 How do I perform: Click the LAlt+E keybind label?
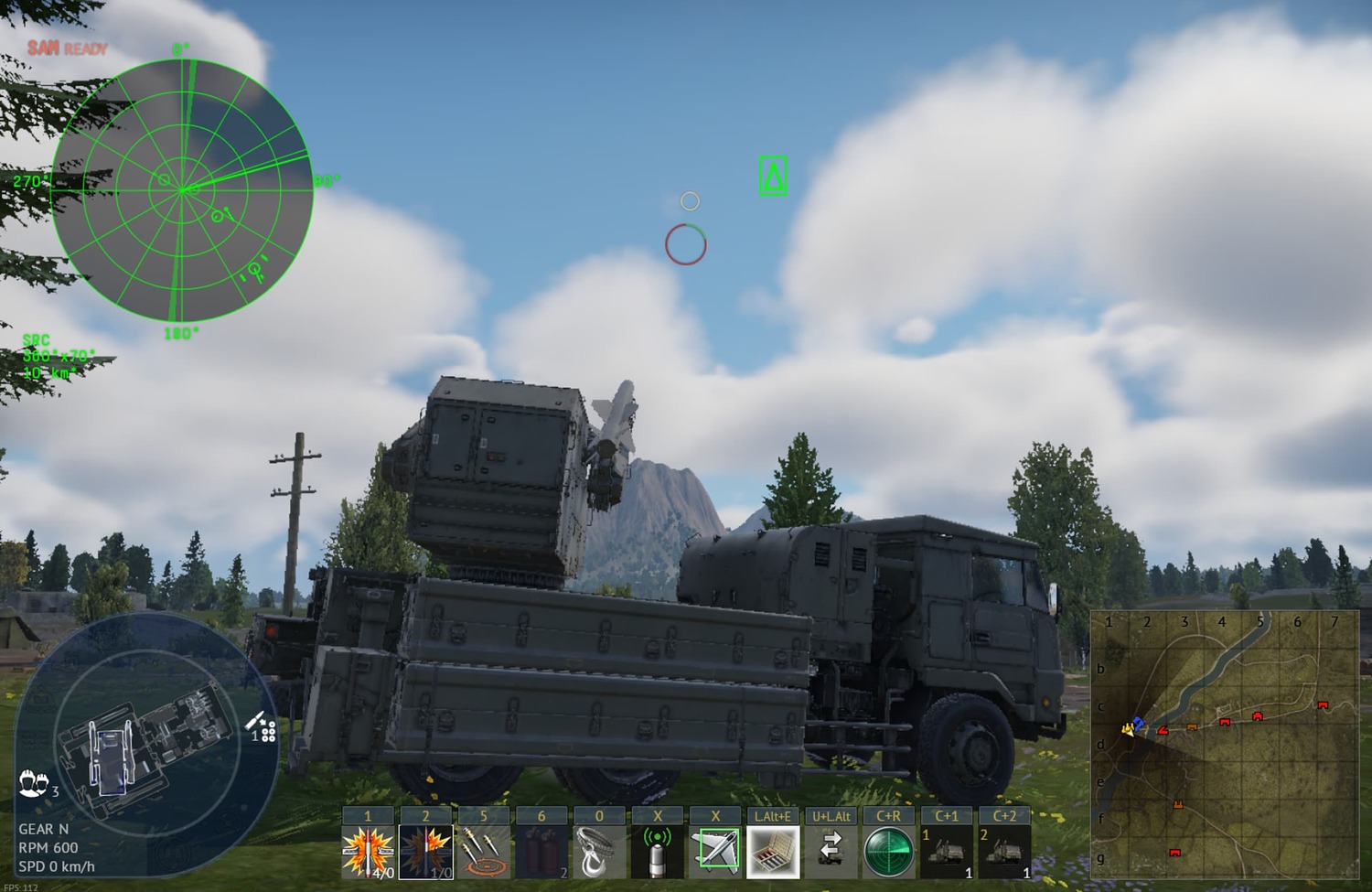[773, 814]
